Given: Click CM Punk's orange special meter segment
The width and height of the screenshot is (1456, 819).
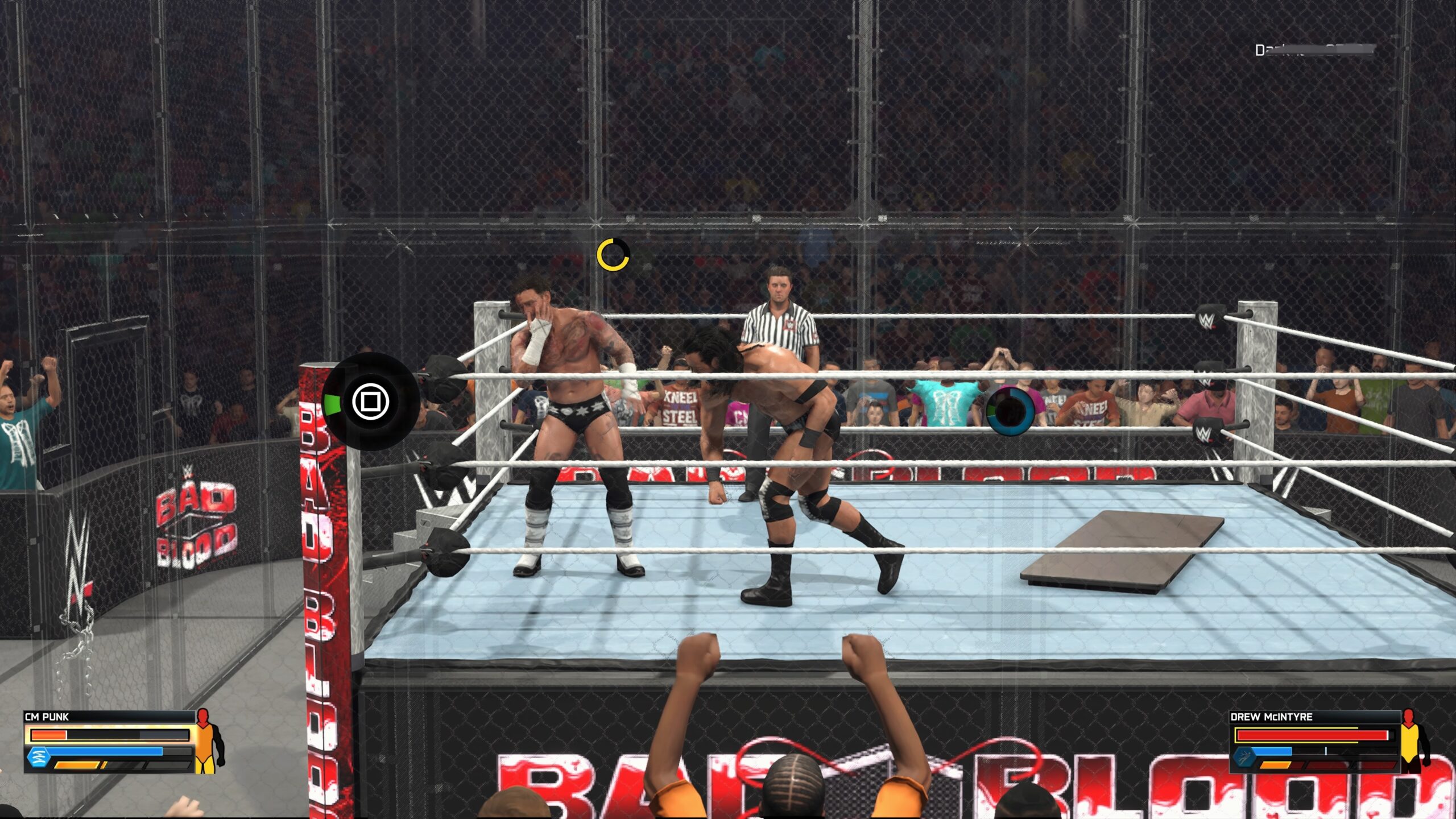Looking at the screenshot, I should tap(77, 766).
